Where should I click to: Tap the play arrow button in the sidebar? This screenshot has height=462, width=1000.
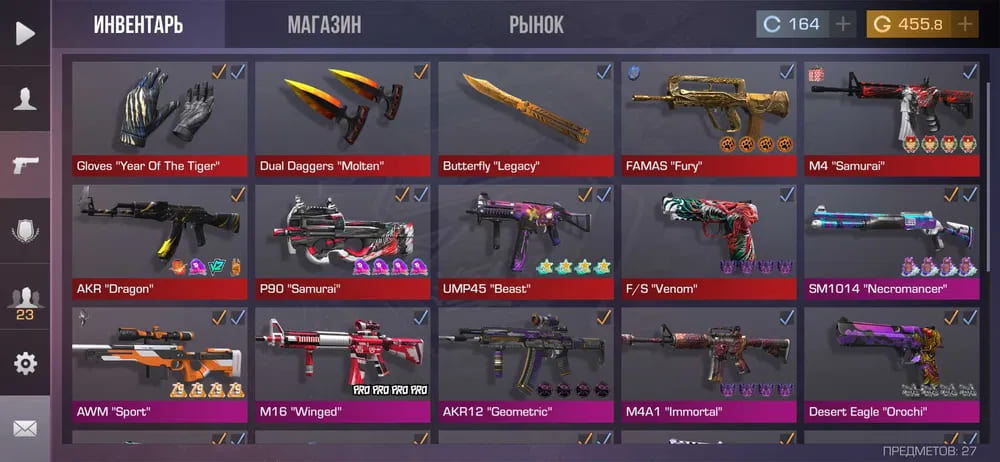pos(25,33)
